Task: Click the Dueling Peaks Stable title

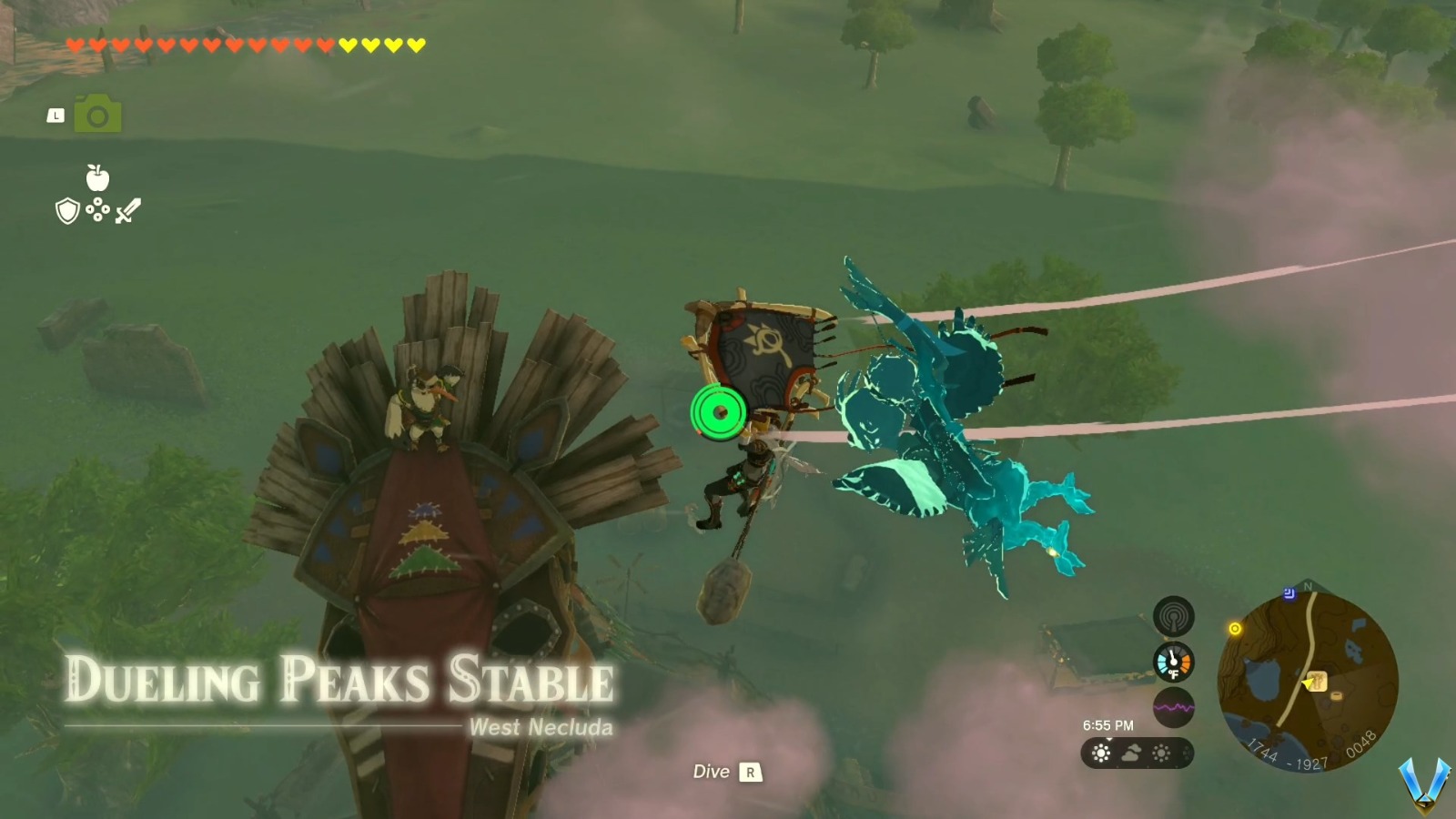Action: pos(341,675)
